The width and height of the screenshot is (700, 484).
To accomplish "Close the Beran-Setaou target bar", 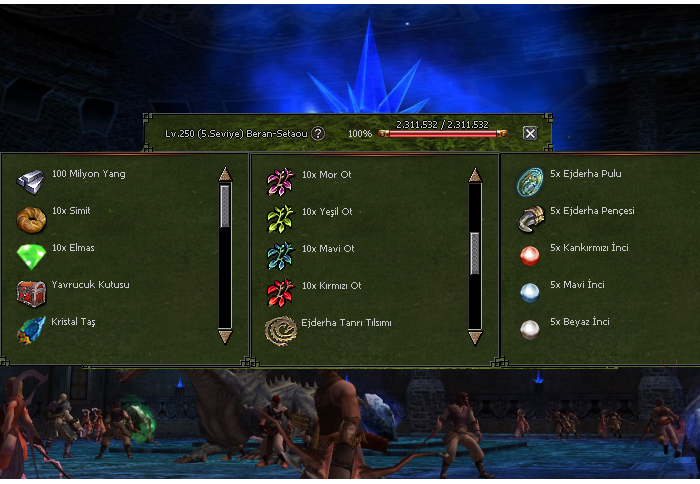I will click(x=530, y=133).
